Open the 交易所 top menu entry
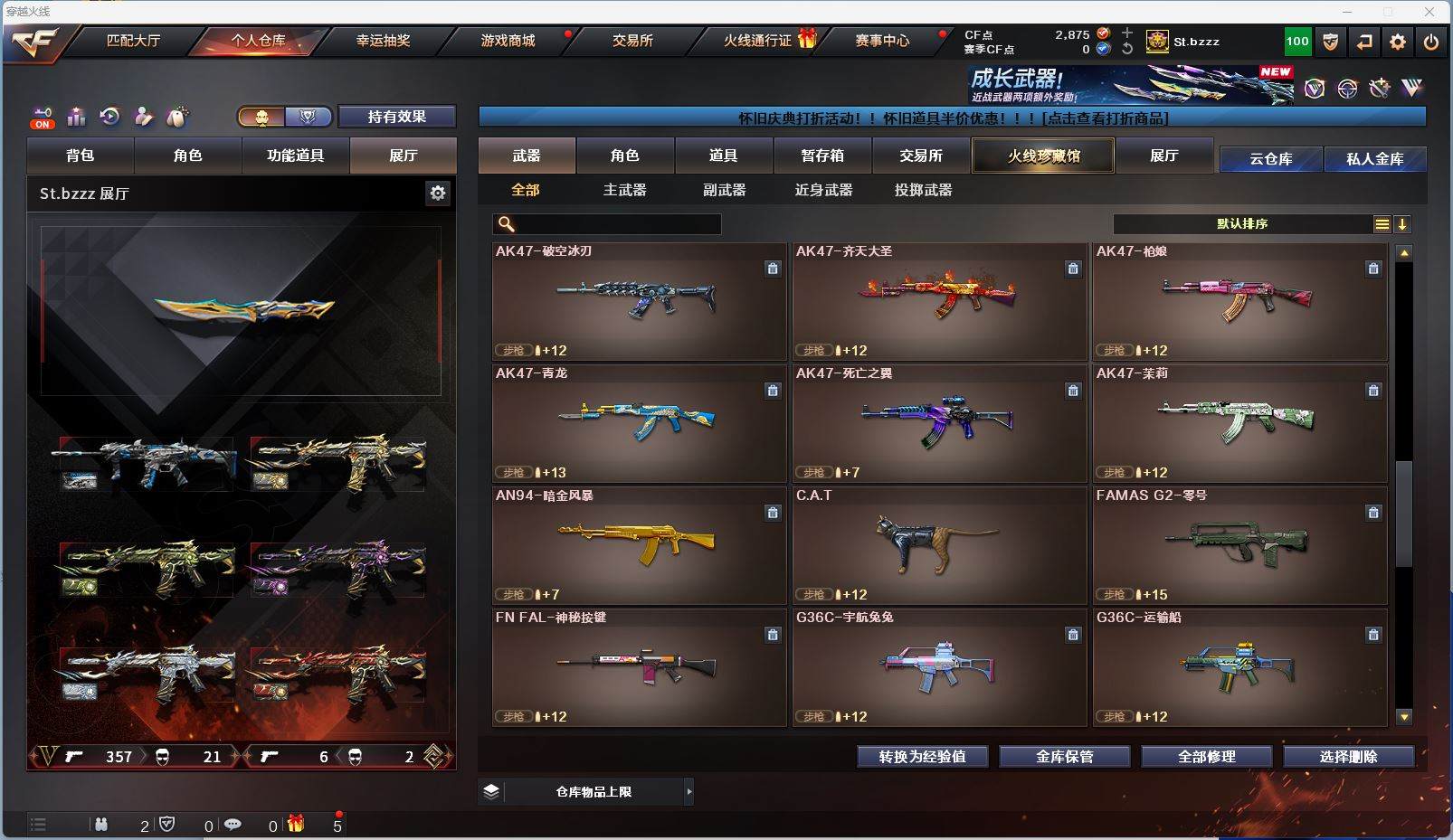The image size is (1453, 840). click(632, 41)
